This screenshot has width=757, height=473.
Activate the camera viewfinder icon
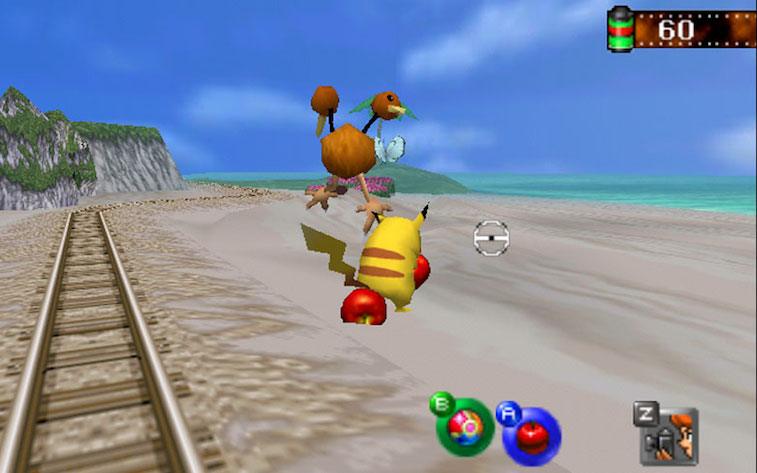point(668,435)
